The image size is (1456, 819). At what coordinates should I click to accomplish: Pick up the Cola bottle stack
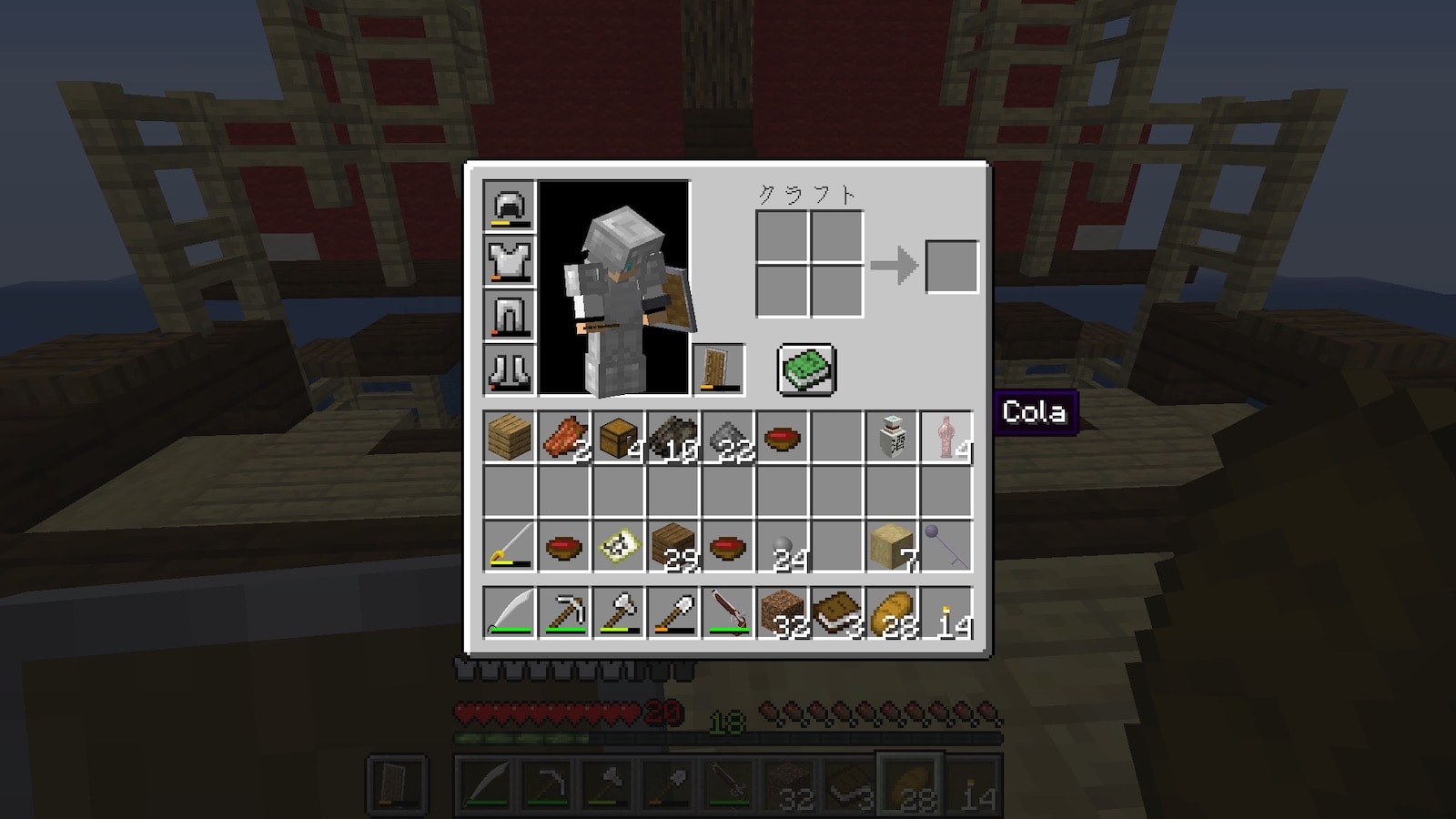pyautogui.click(x=946, y=438)
